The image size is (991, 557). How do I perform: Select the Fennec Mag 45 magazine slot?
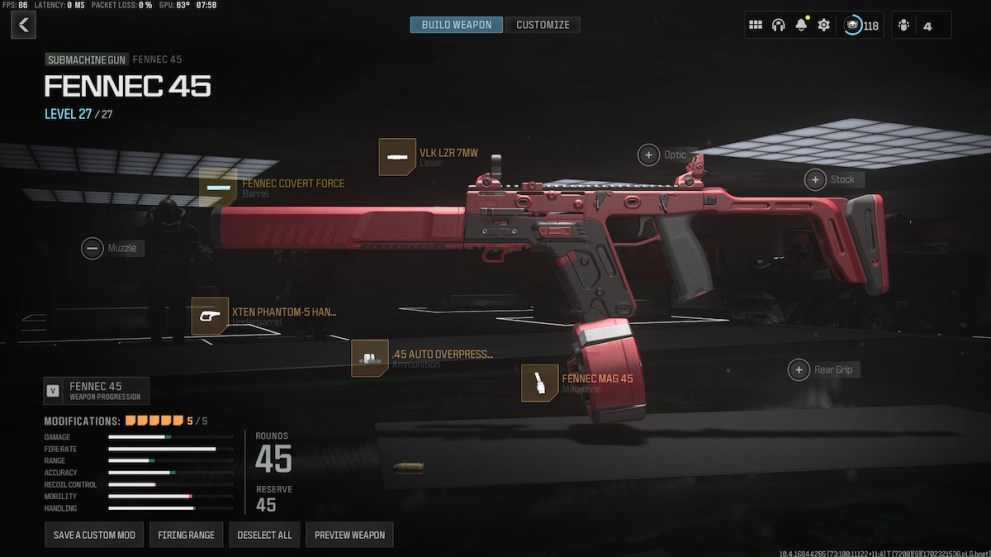(540, 383)
